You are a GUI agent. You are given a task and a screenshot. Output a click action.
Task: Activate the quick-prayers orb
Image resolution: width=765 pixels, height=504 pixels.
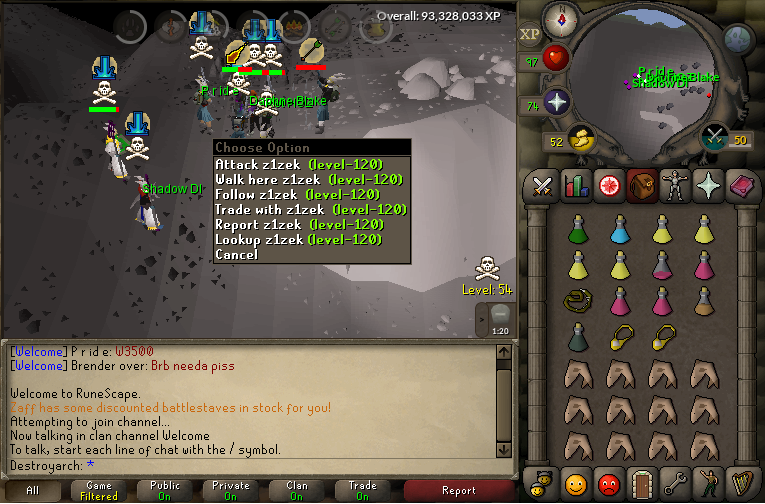[556, 102]
